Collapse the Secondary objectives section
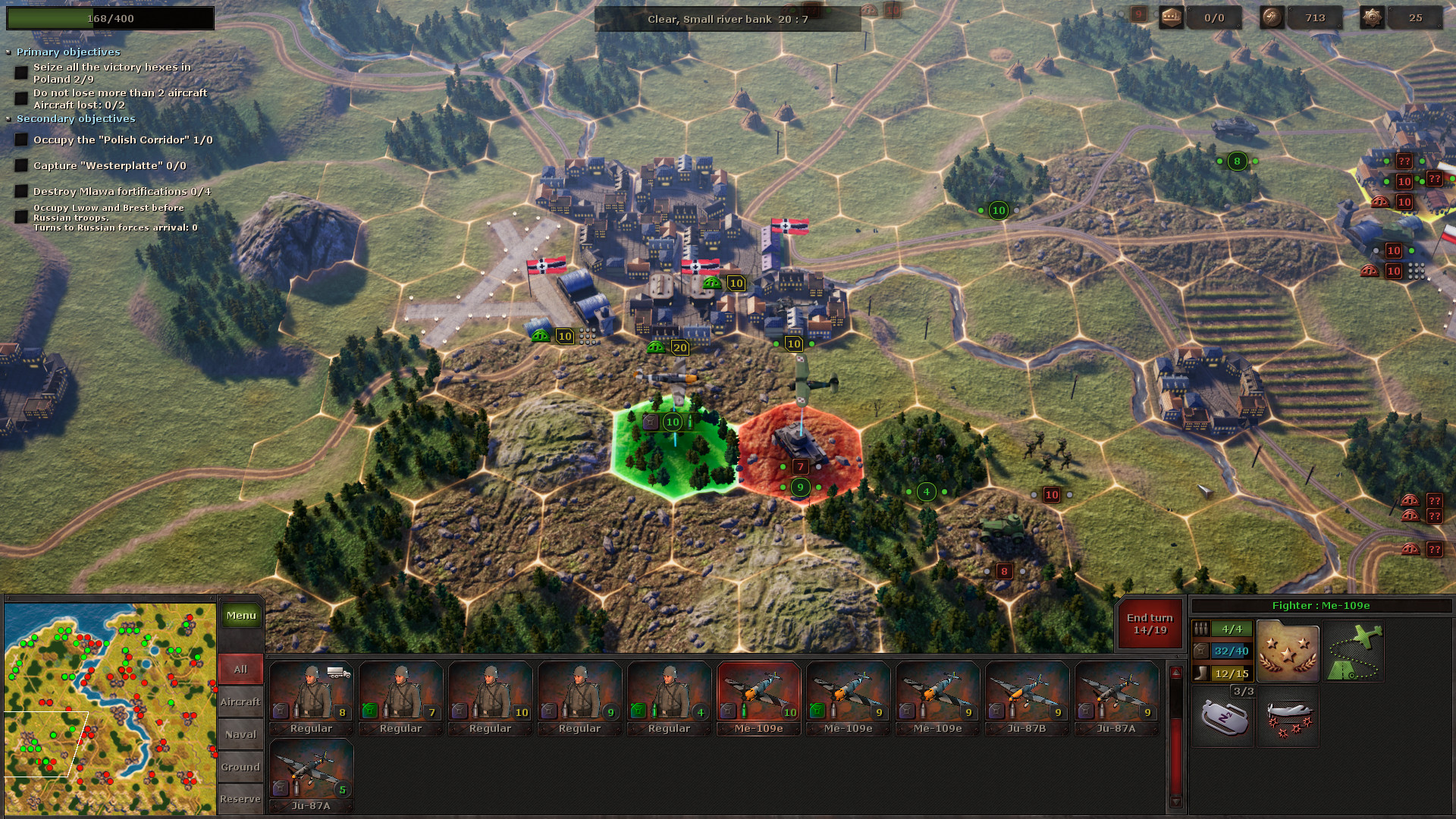The image size is (1456, 819). (x=10, y=118)
